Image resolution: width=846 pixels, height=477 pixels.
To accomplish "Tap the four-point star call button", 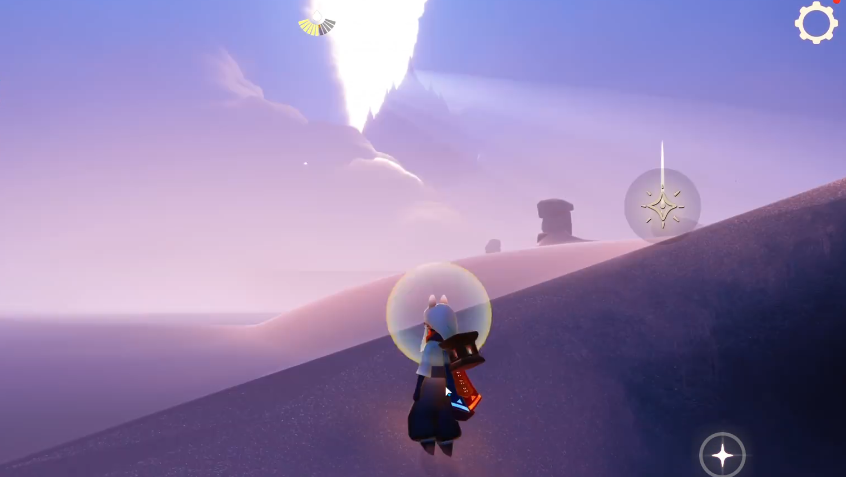I will tap(722, 455).
